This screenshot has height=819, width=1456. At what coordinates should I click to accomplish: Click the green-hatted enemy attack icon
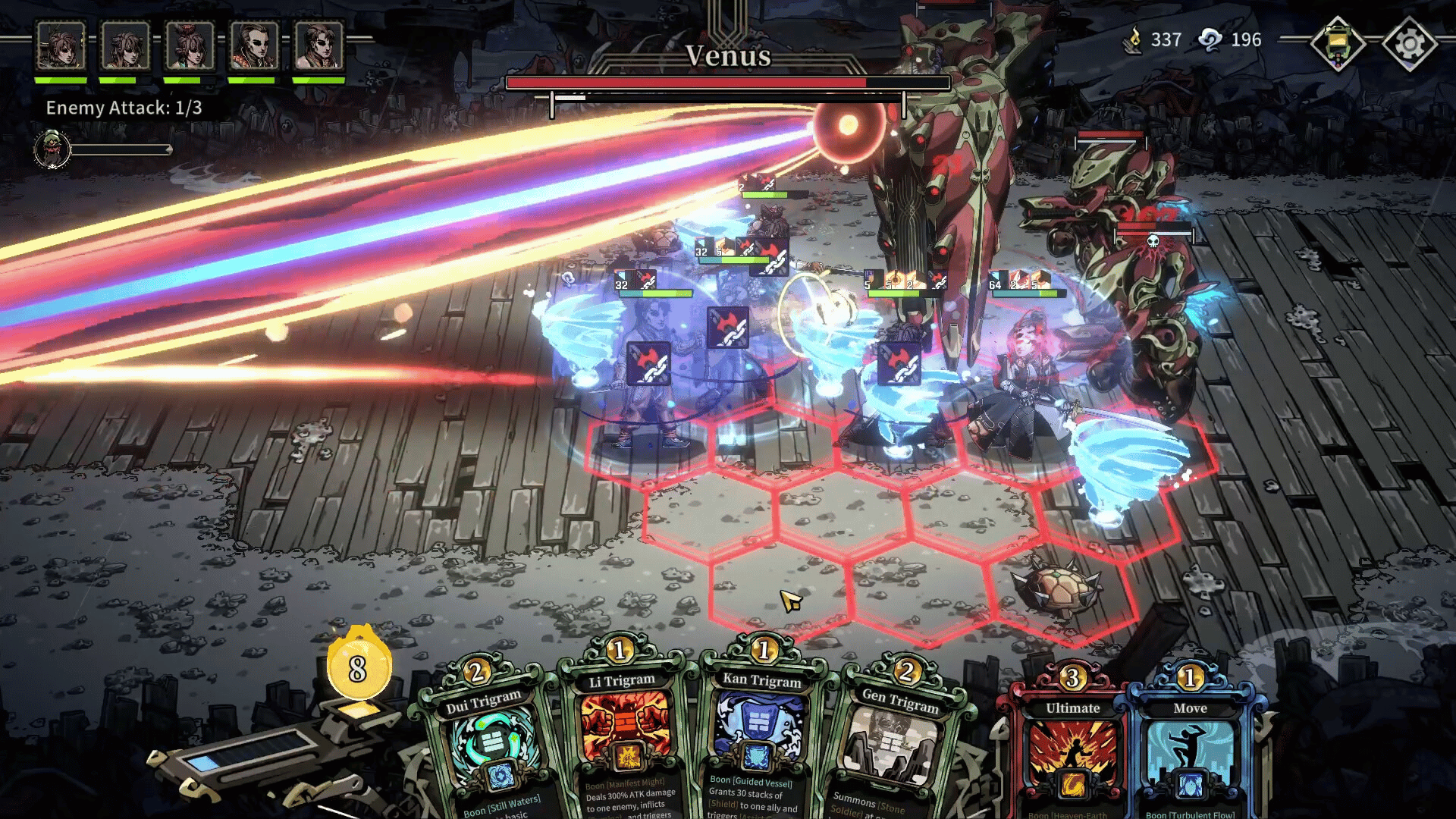coord(52,149)
